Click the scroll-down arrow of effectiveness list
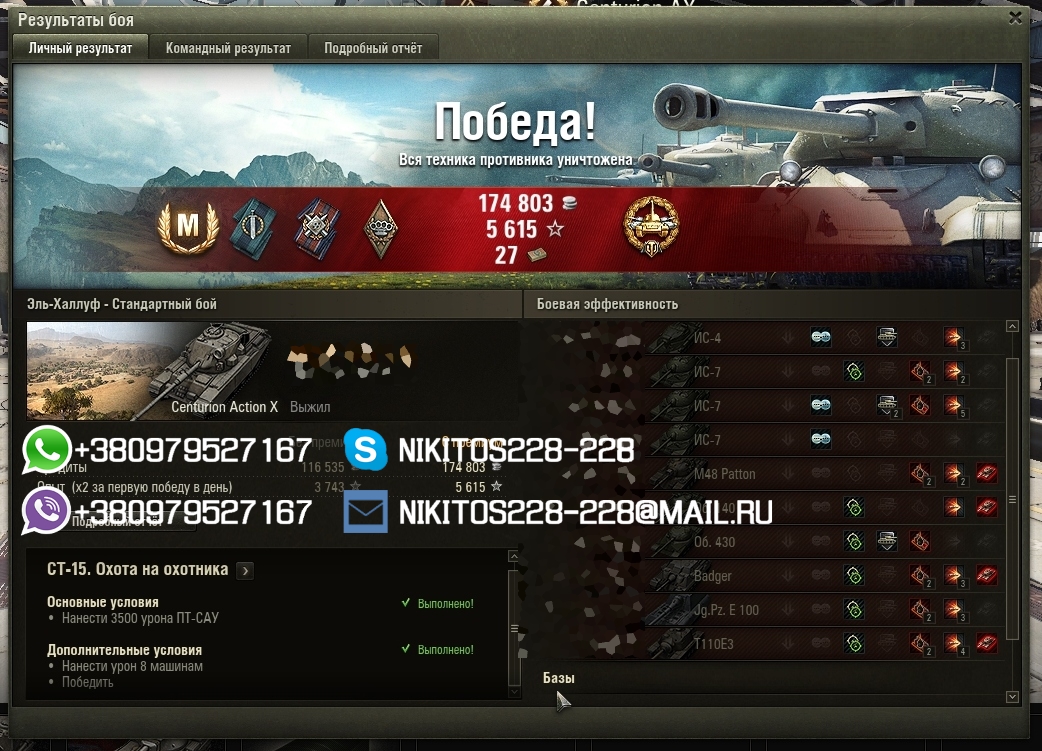Viewport: 1042px width, 751px height. point(1012,697)
